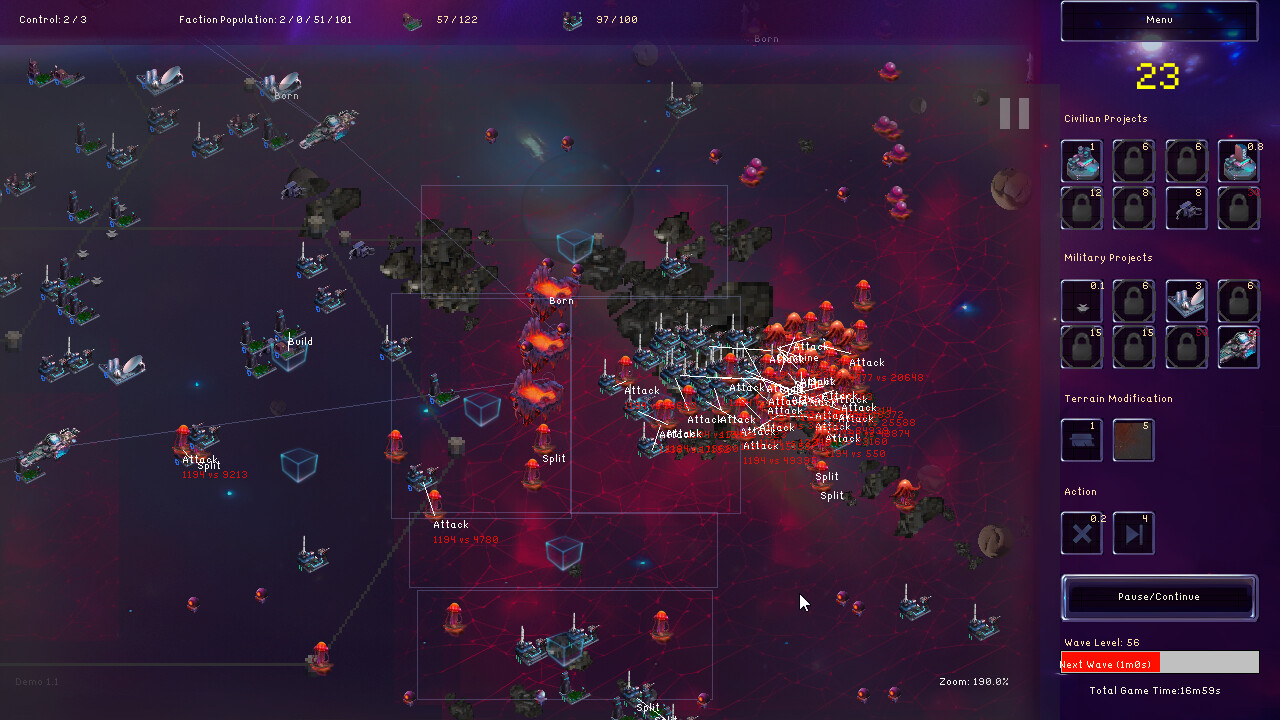This screenshot has width=1280, height=720.
Task: Click the X cancel icon in Action panel
Action: (x=1081, y=532)
